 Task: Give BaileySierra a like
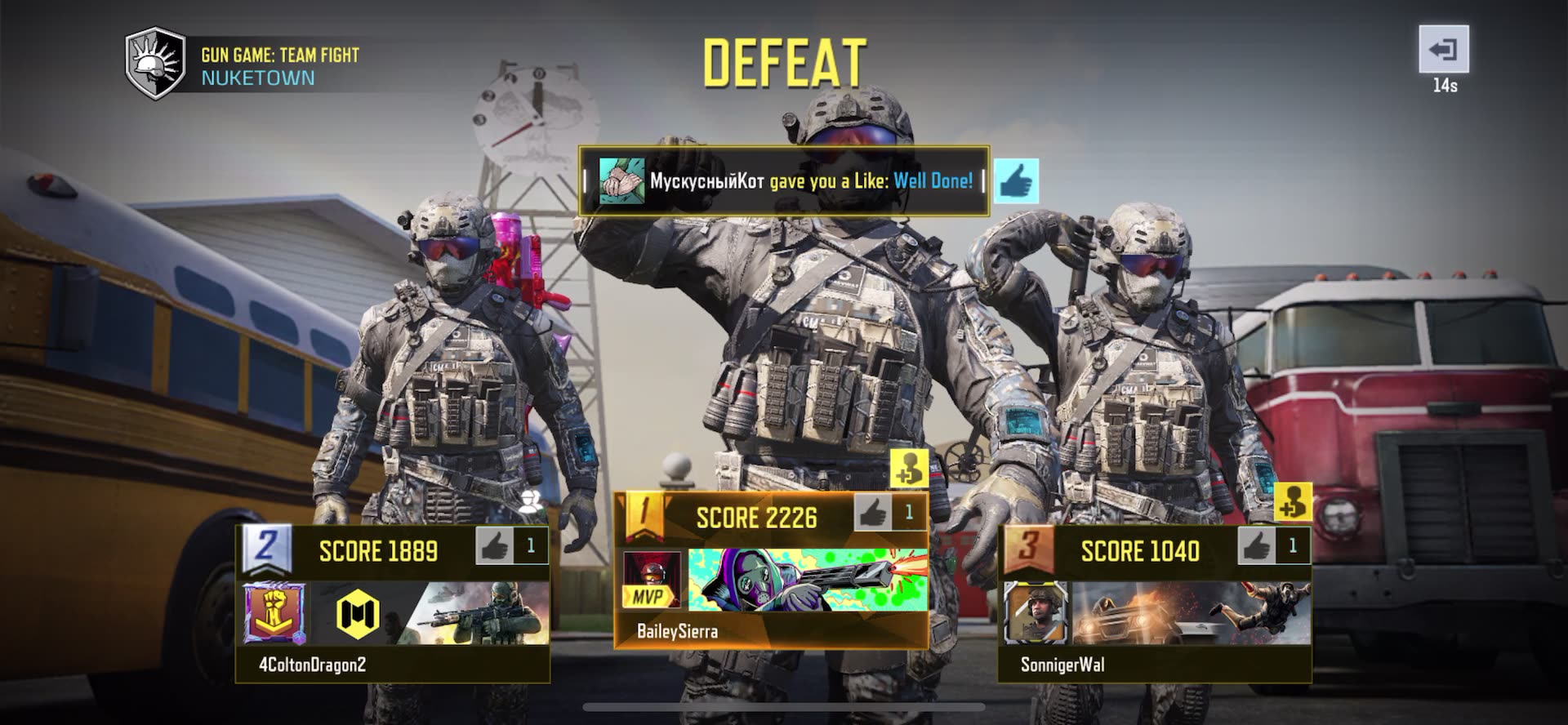pyautogui.click(x=873, y=514)
